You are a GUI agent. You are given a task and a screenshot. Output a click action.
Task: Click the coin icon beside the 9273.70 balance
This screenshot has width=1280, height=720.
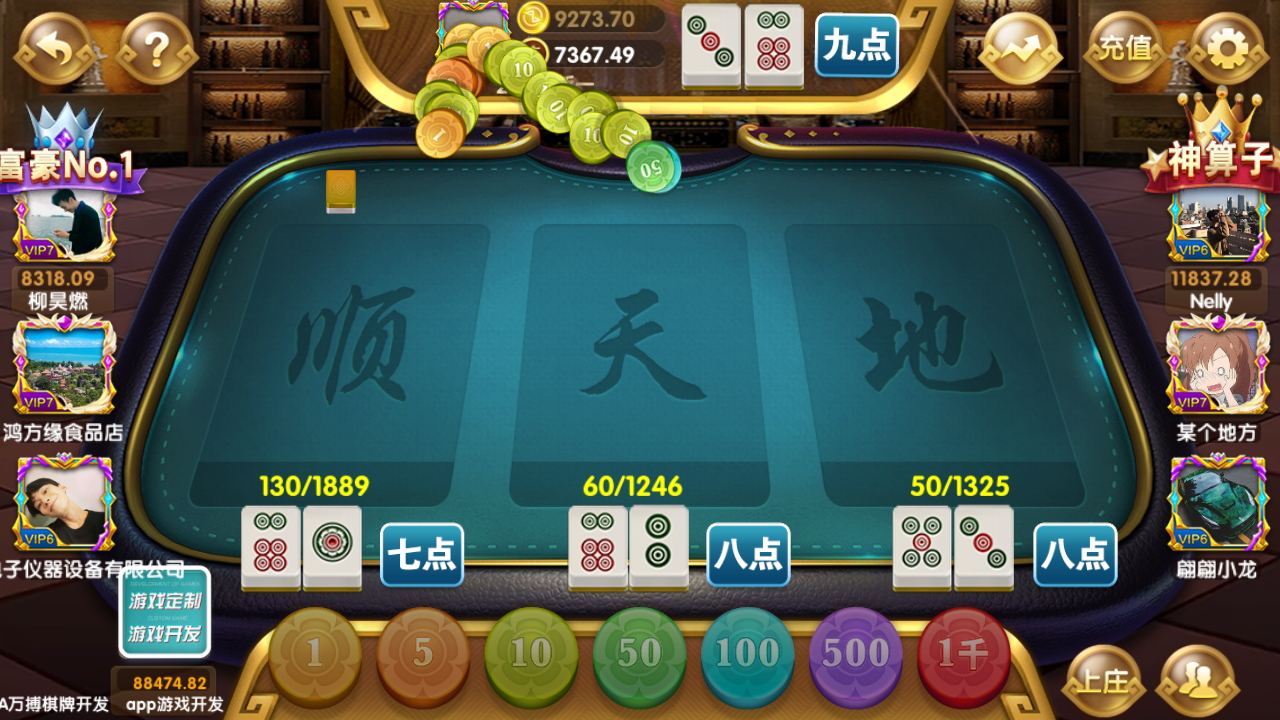[535, 18]
